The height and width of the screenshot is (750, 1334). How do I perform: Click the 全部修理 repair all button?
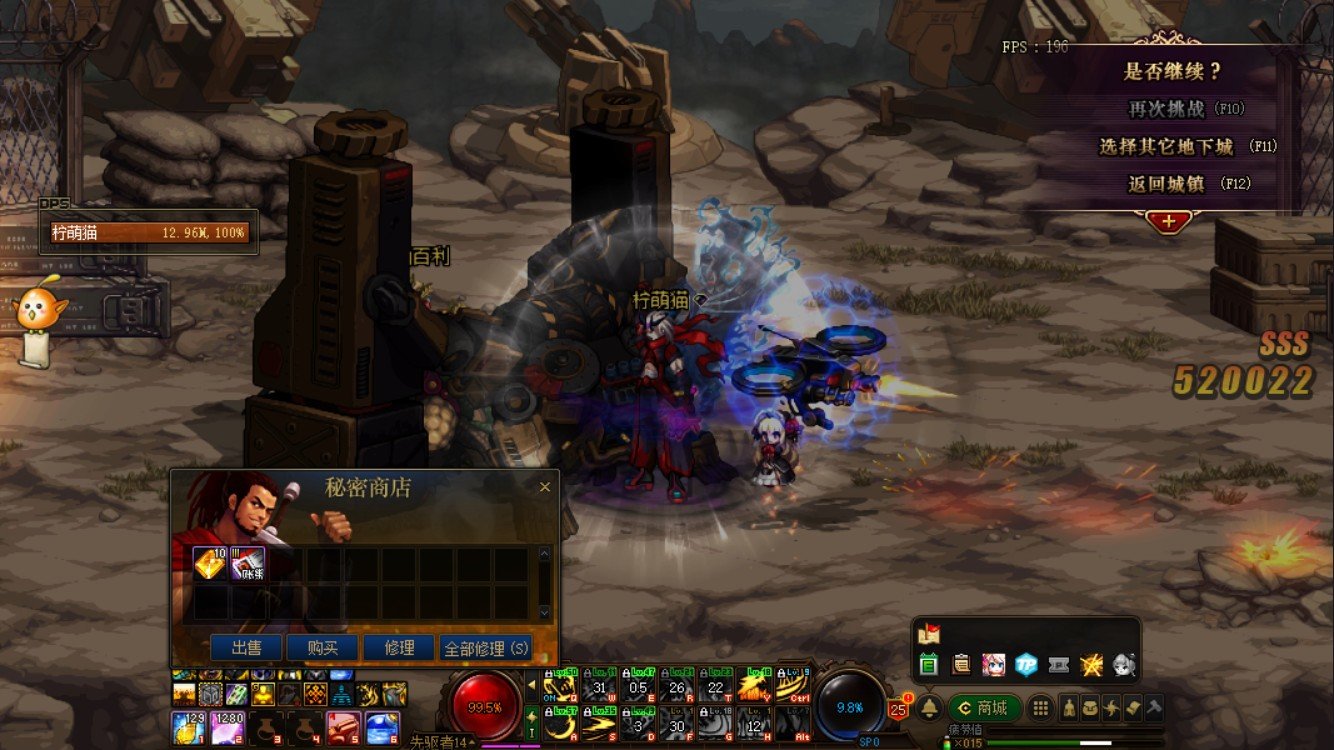click(485, 648)
